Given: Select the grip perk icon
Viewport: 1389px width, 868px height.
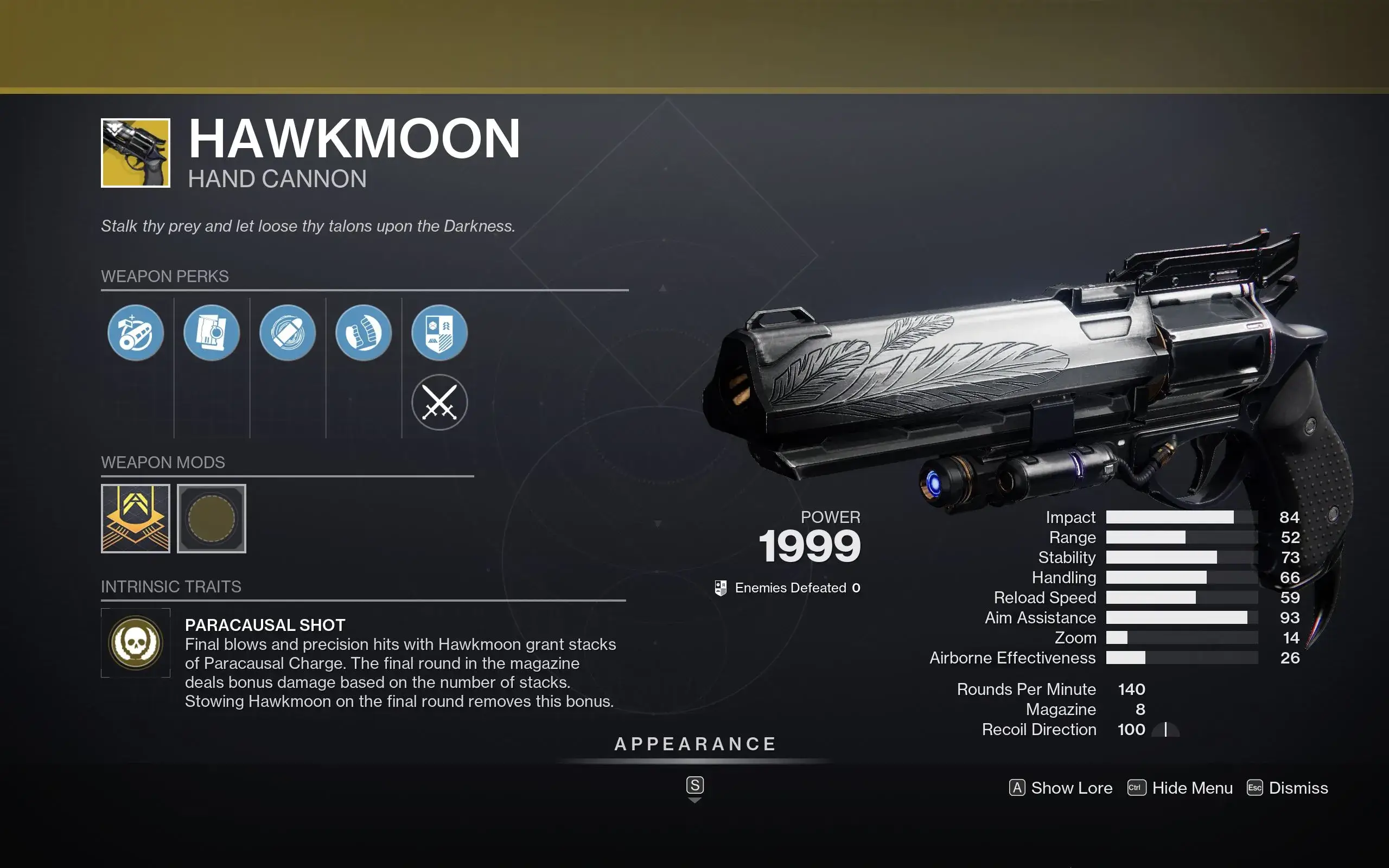Looking at the screenshot, I should (364, 333).
